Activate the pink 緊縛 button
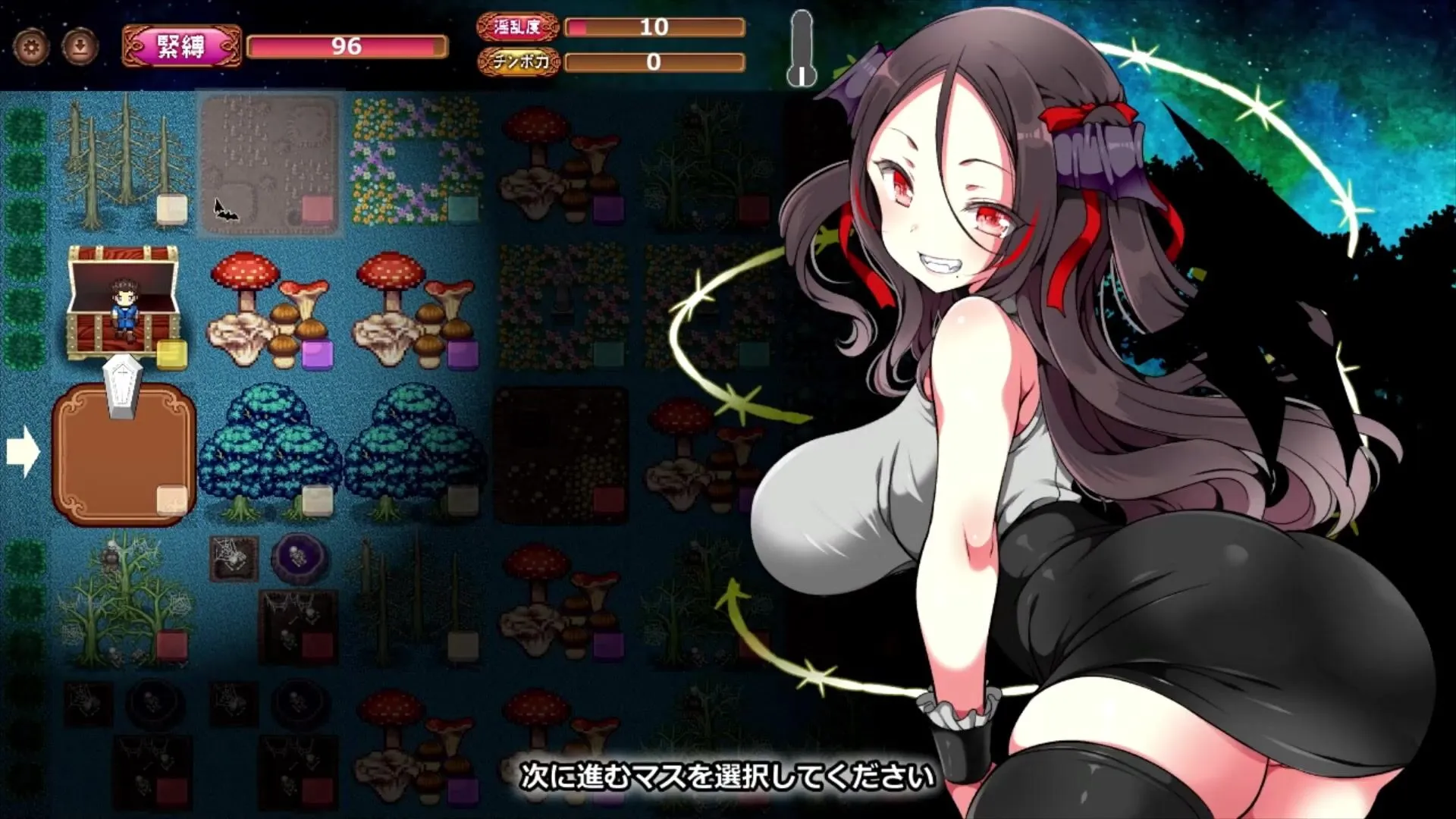 tap(181, 46)
